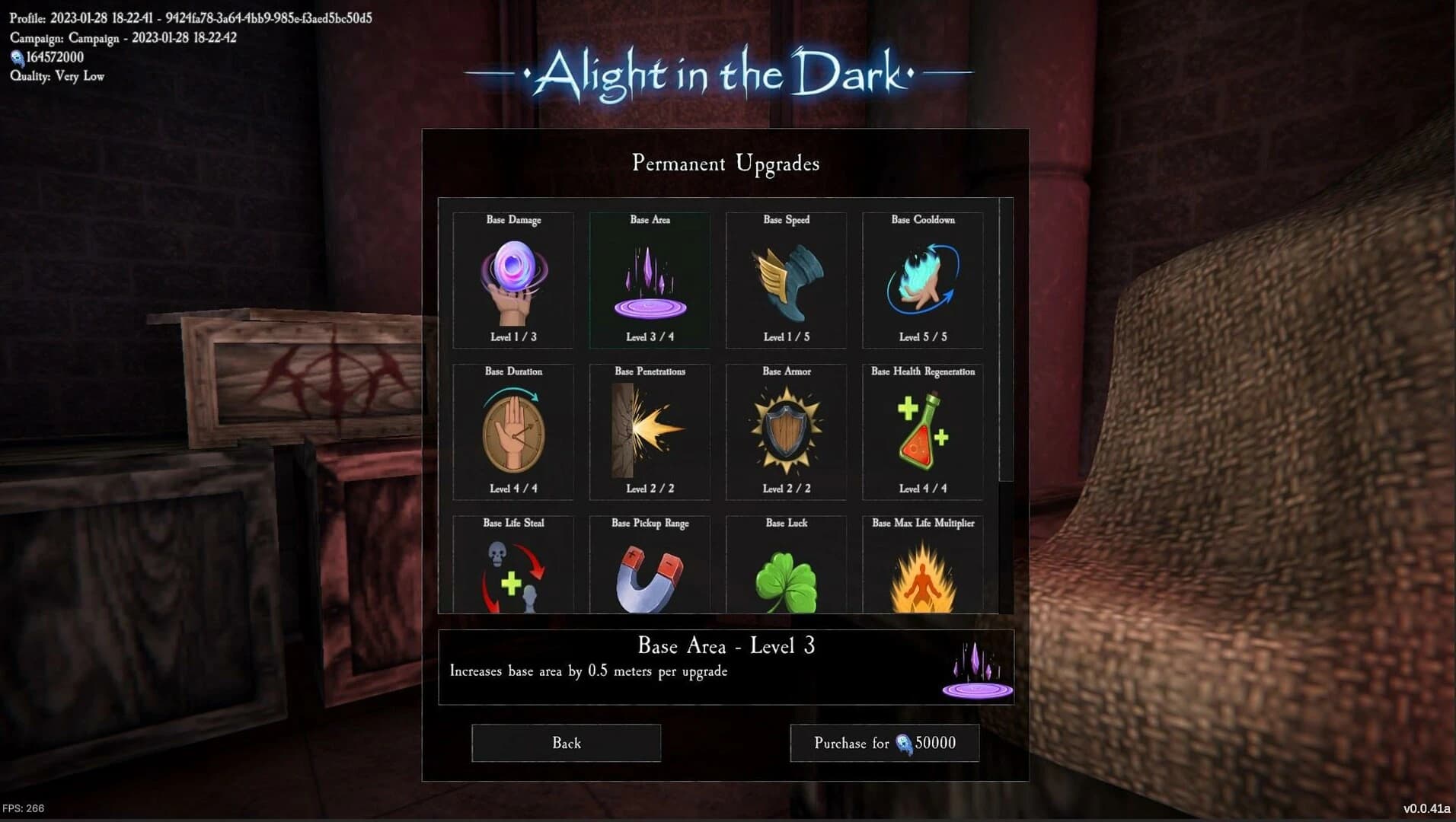Select the Base Health Regeneration potion icon

coord(922,432)
